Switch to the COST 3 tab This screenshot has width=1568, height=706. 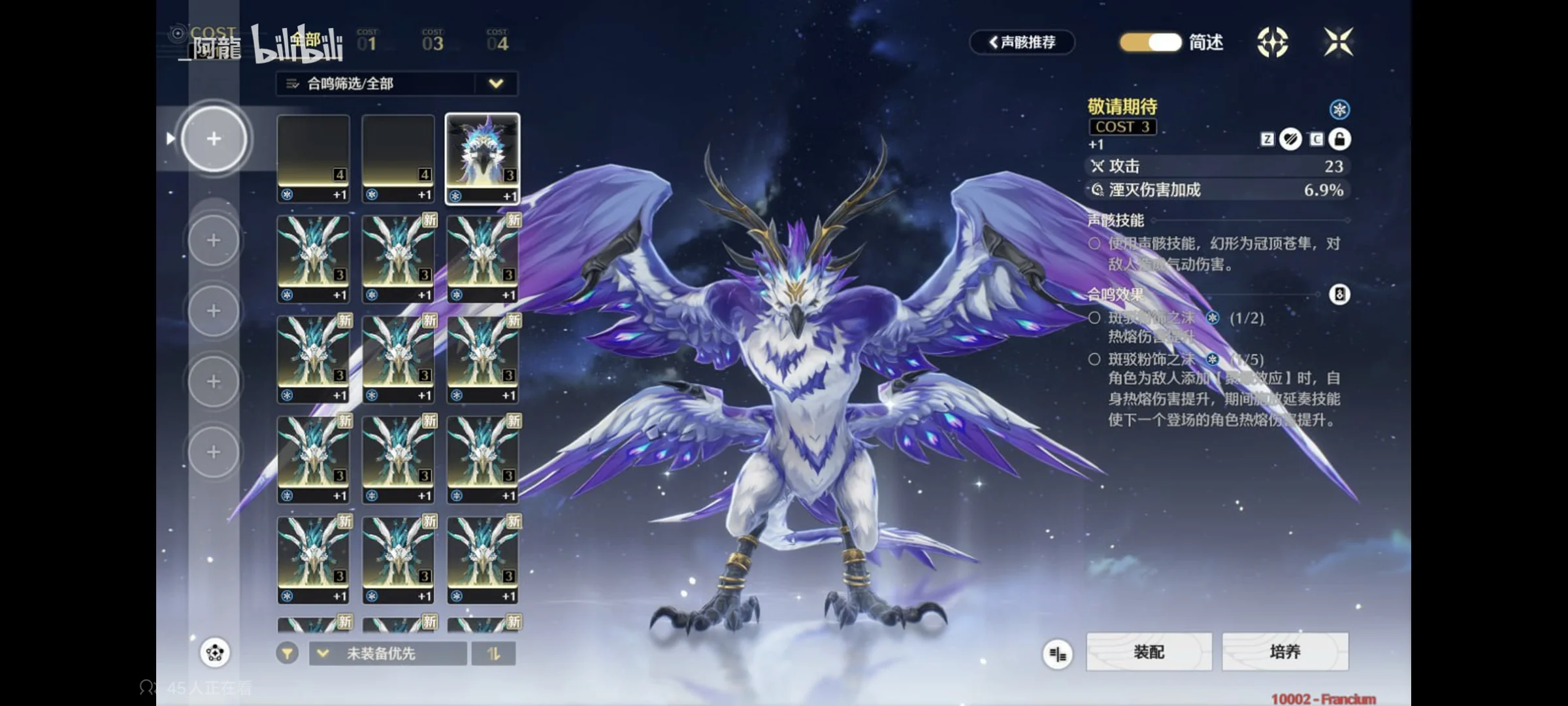click(433, 41)
